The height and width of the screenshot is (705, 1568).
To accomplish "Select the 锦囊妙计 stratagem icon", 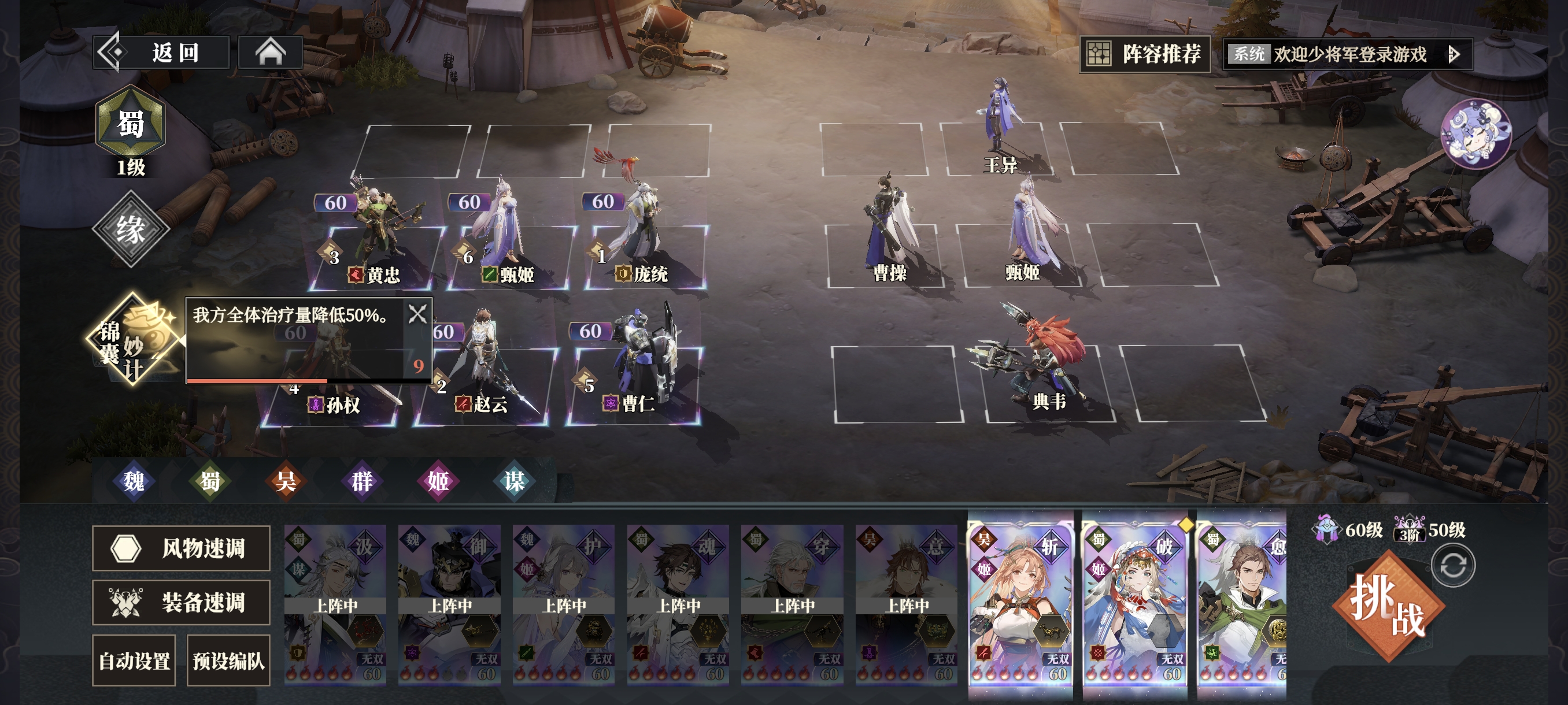I will pos(133,339).
